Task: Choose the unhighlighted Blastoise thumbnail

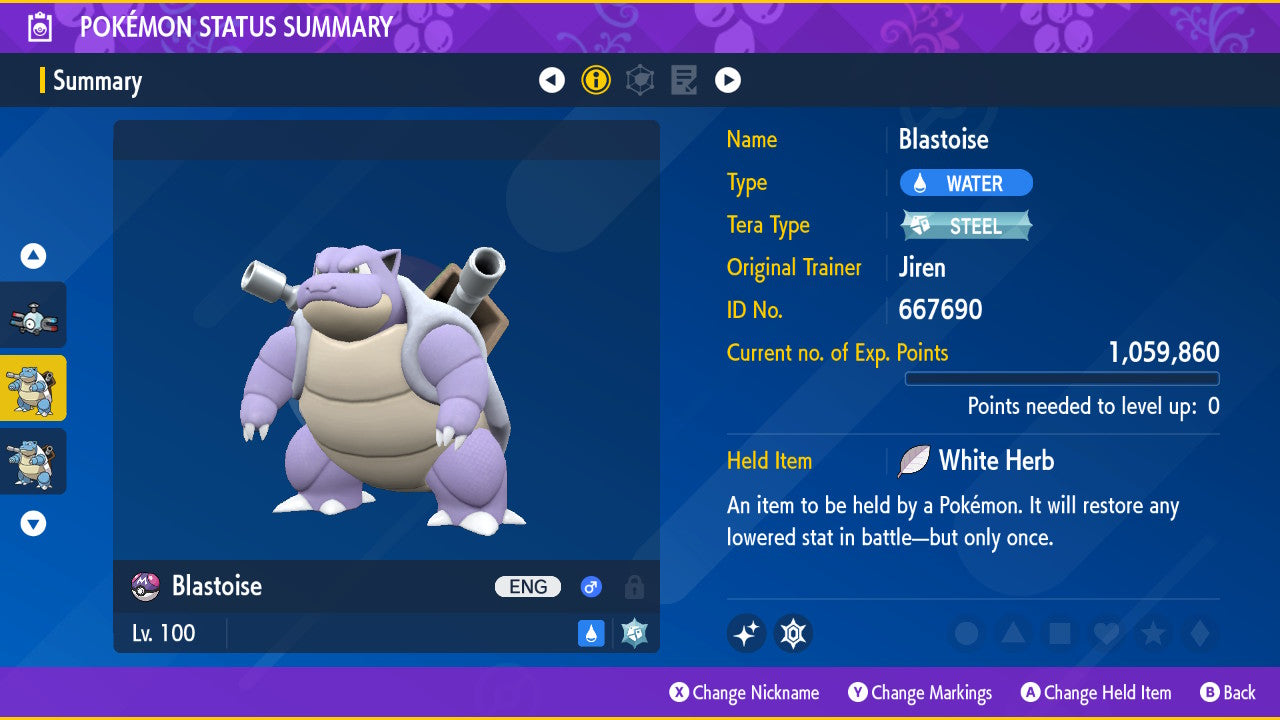Action: click(33, 461)
